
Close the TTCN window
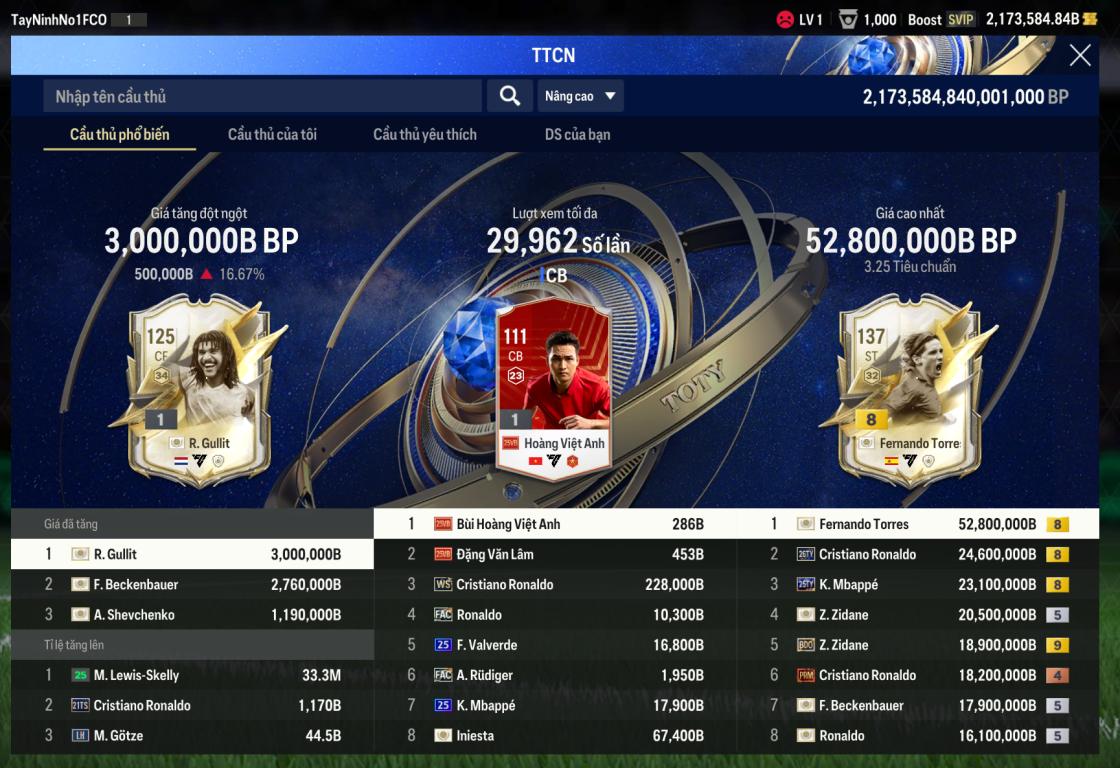1080,56
